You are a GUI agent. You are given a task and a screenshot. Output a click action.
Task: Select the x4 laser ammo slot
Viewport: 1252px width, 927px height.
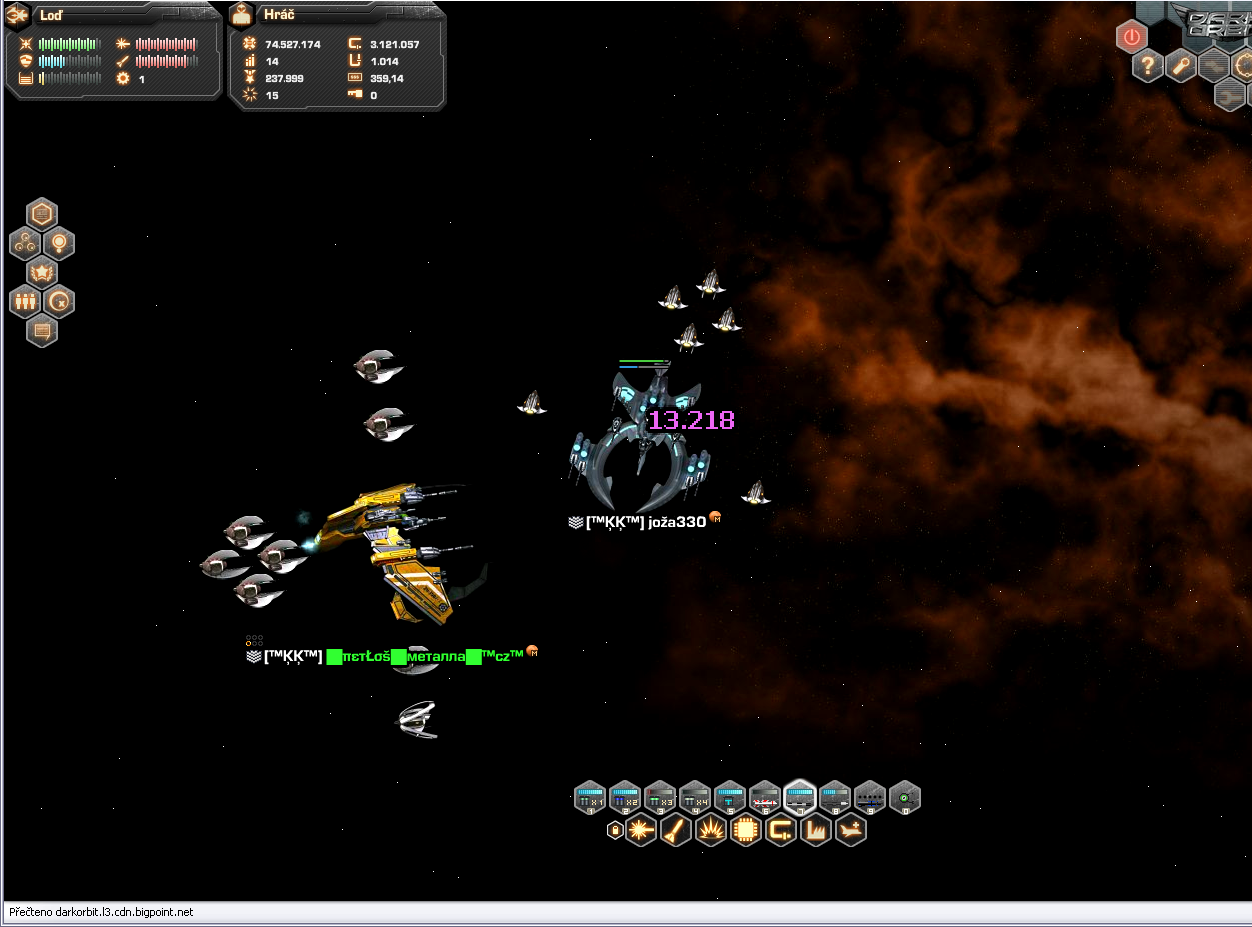coord(695,797)
